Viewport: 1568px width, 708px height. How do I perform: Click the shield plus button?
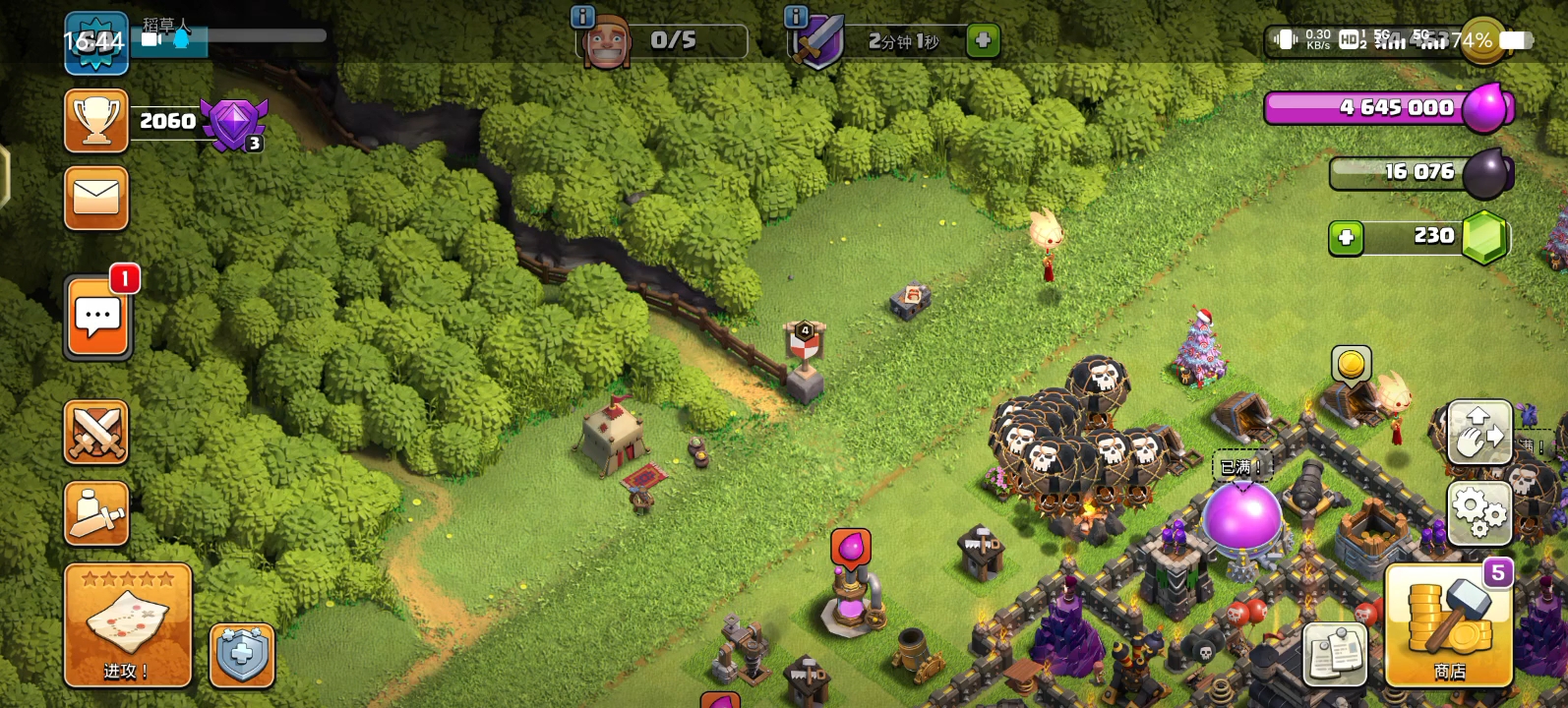(242, 655)
